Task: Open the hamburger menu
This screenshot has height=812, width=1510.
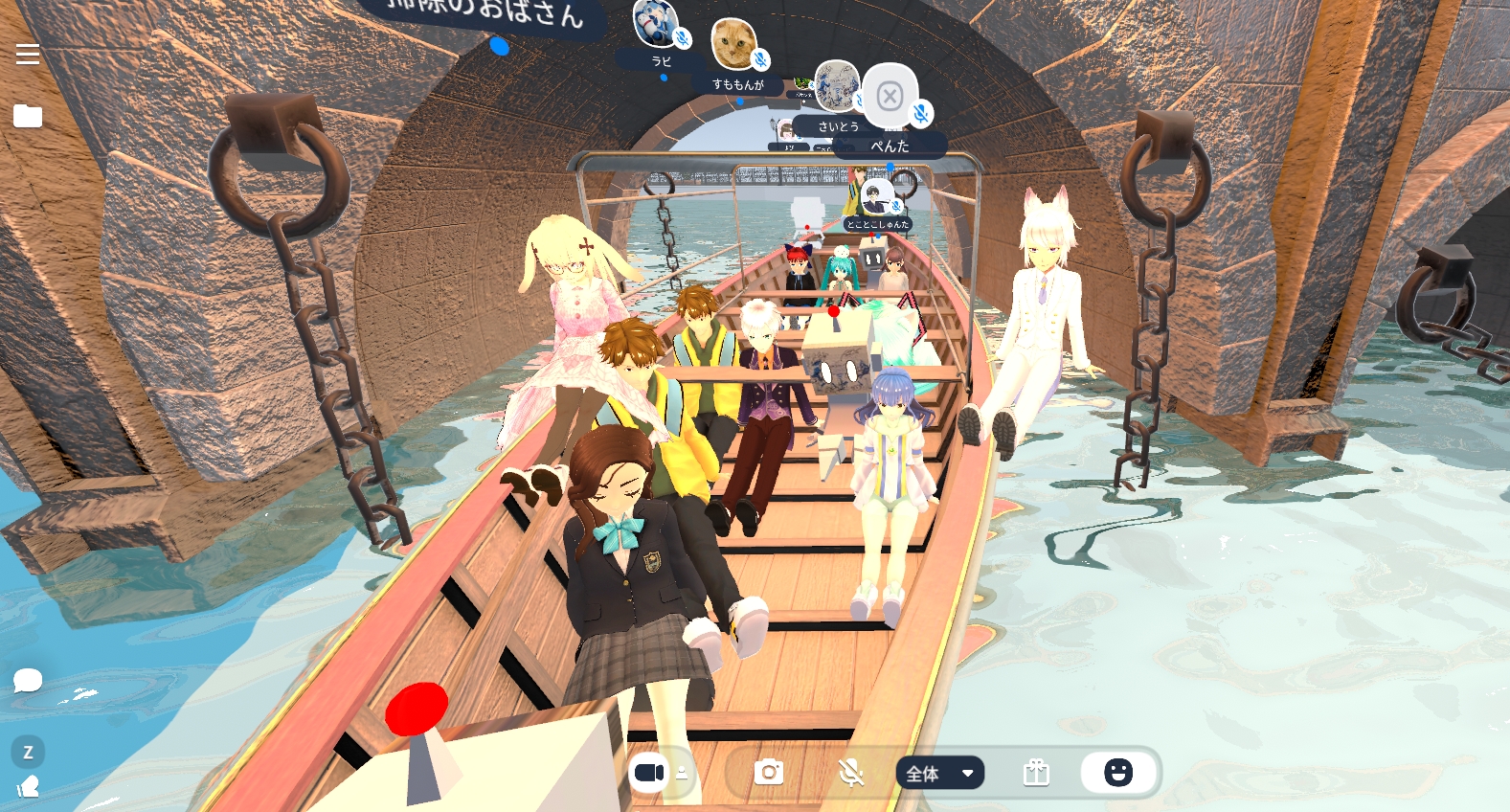Action: click(28, 55)
